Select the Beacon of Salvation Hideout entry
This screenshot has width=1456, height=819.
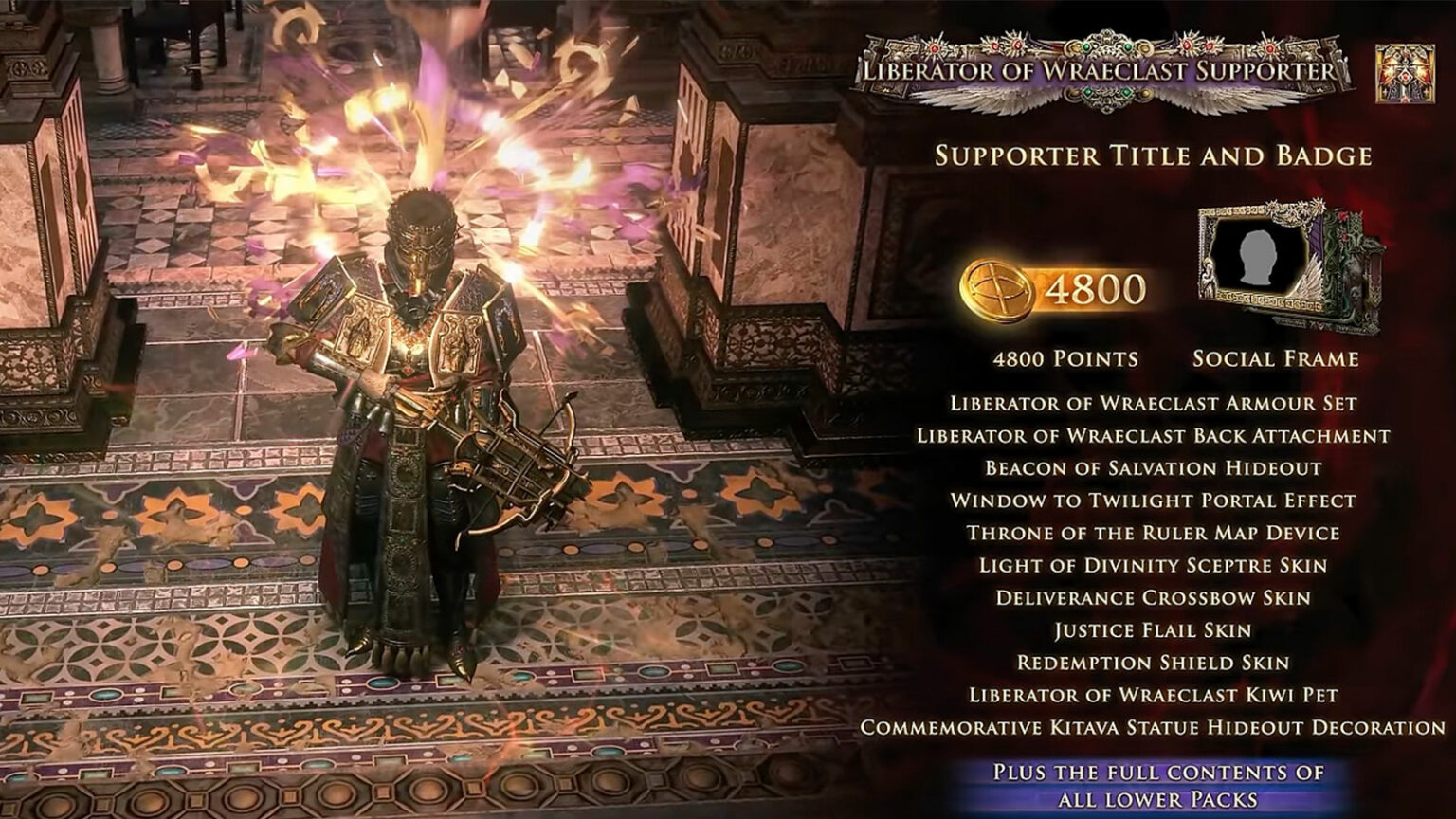[x=1153, y=468]
